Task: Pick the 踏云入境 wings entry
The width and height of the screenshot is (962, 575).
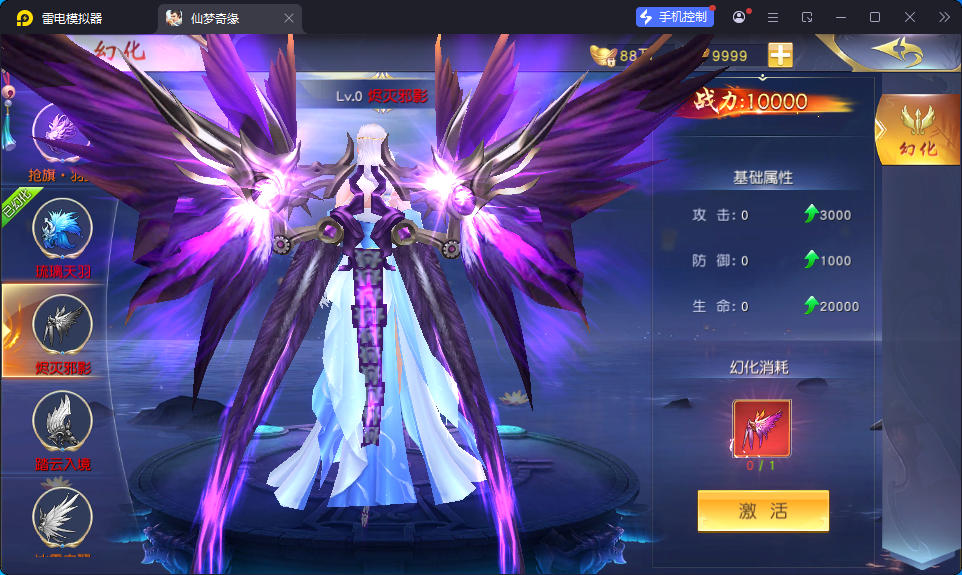Action: [62, 421]
